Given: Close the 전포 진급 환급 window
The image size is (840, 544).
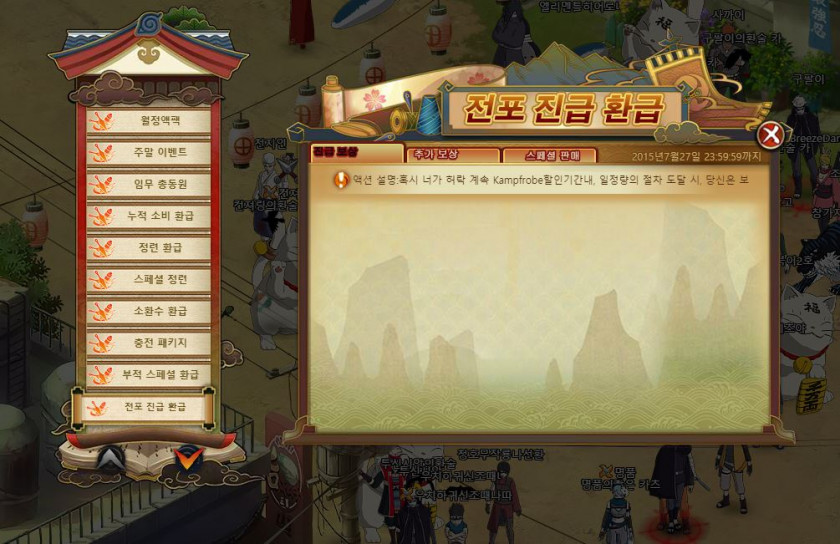Looking at the screenshot, I should (x=770, y=135).
